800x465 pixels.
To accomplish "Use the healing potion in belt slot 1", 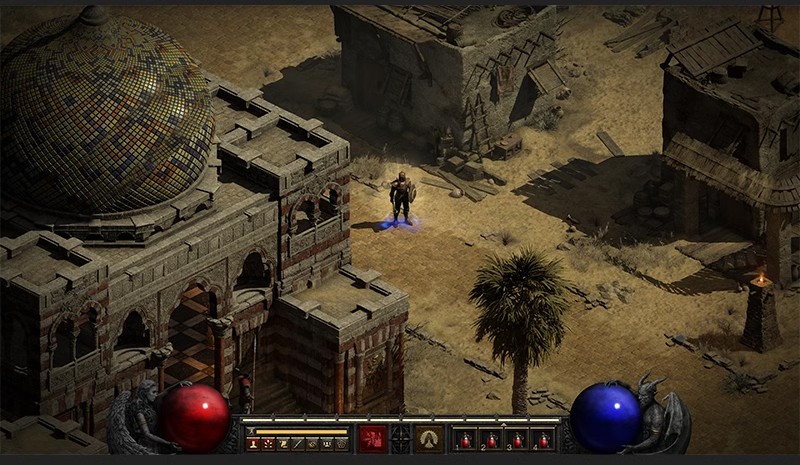I will point(466,439).
